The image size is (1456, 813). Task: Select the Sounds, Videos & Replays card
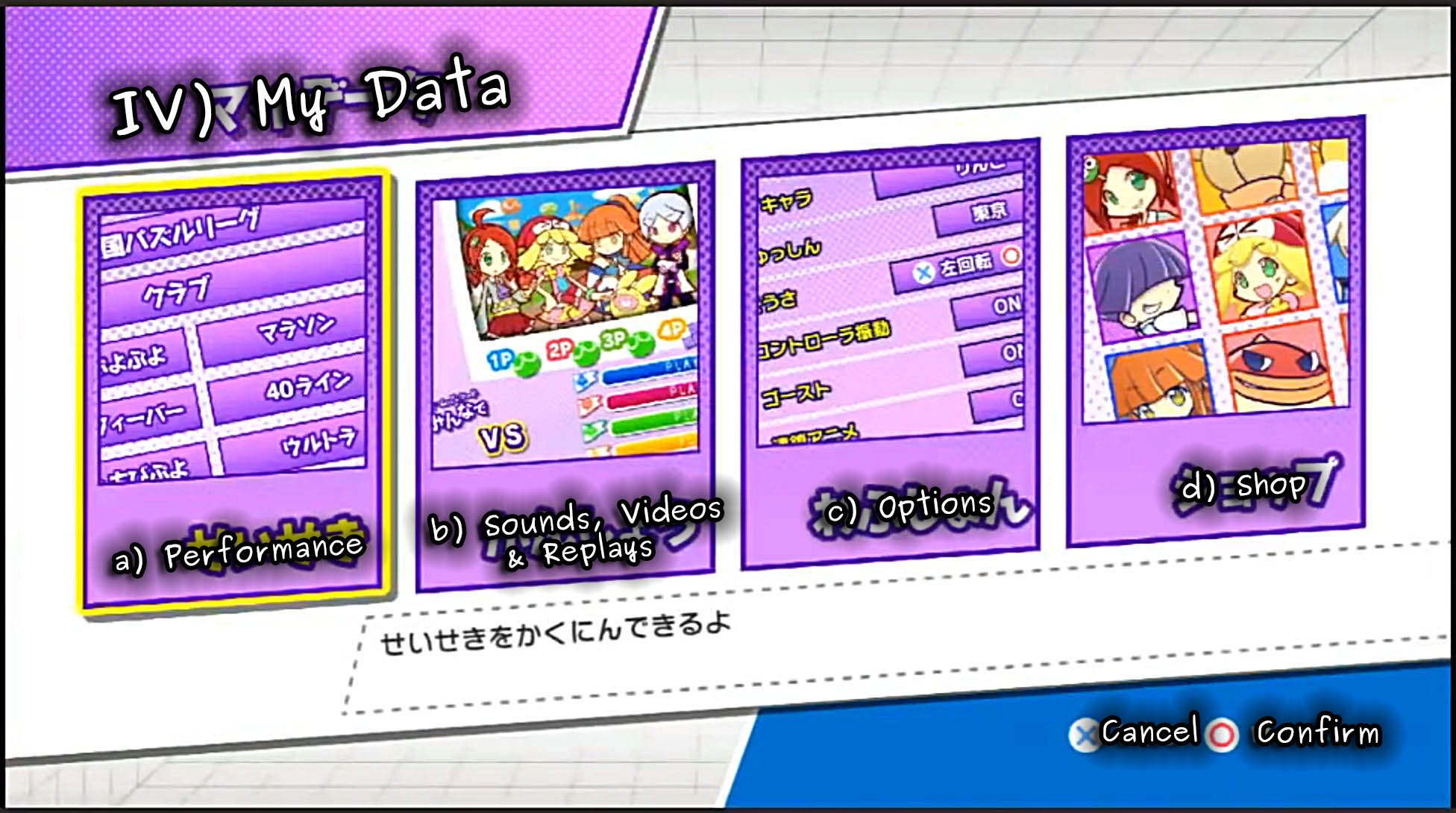pos(565,377)
